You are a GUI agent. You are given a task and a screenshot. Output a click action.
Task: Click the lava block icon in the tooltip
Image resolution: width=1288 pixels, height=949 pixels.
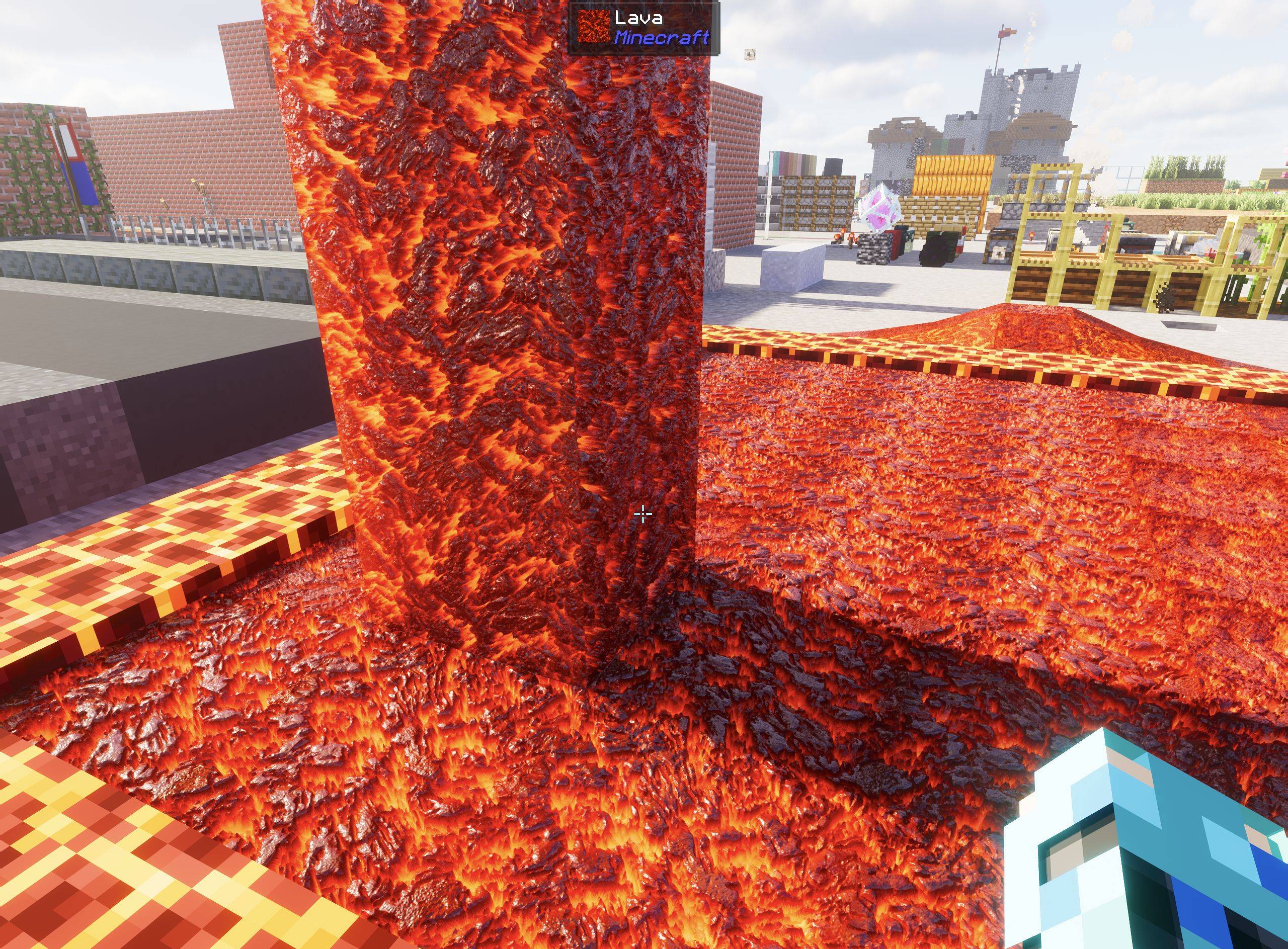(x=593, y=26)
